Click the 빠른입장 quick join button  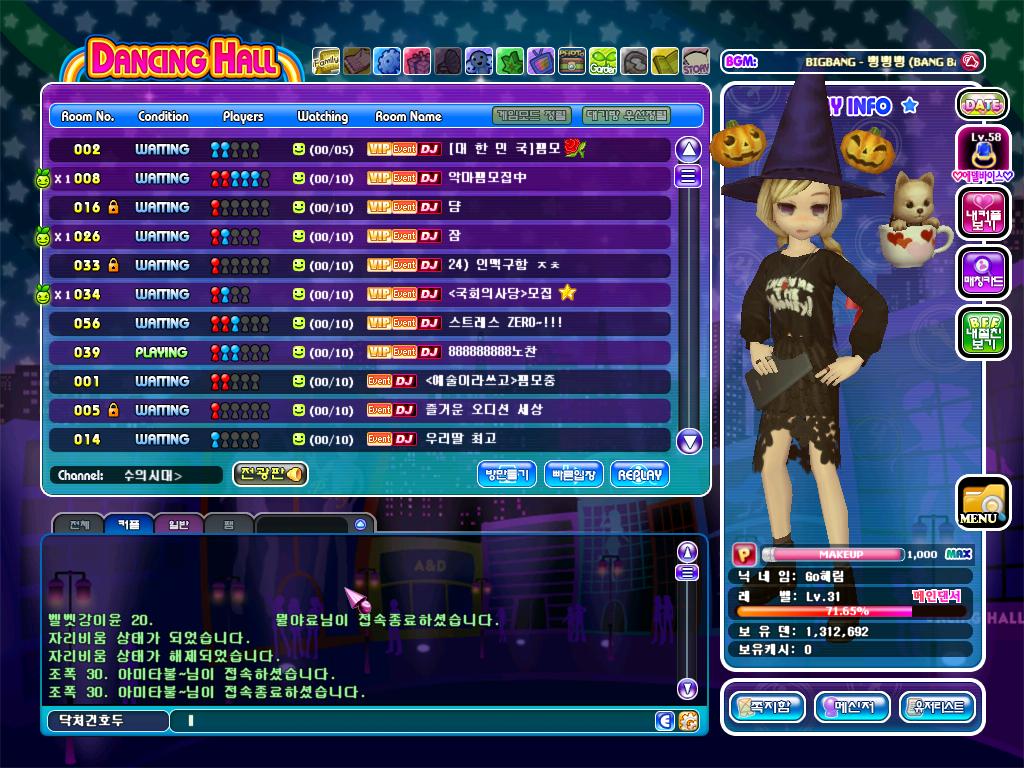(x=574, y=474)
